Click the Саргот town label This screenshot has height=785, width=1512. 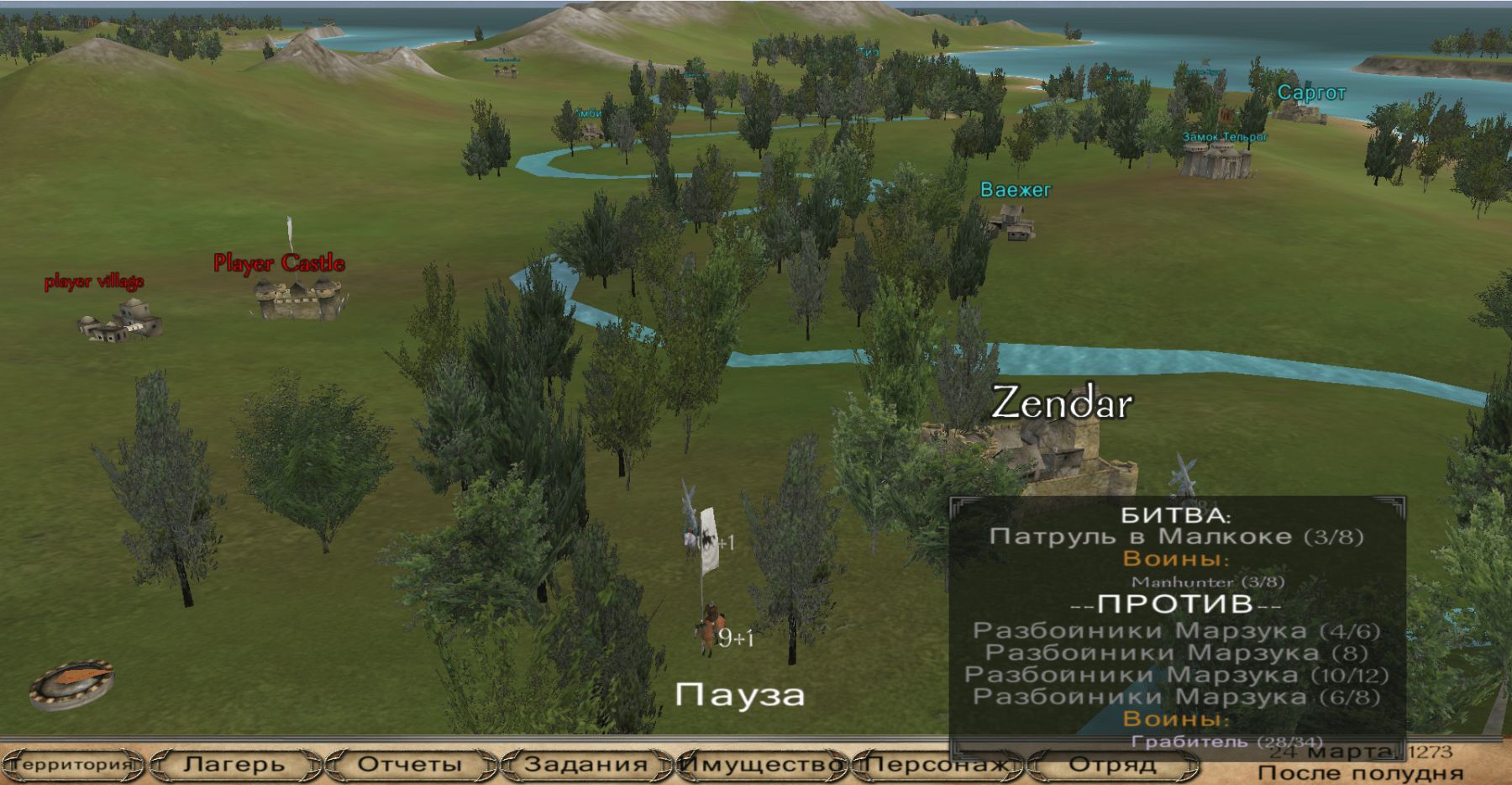tap(1311, 92)
